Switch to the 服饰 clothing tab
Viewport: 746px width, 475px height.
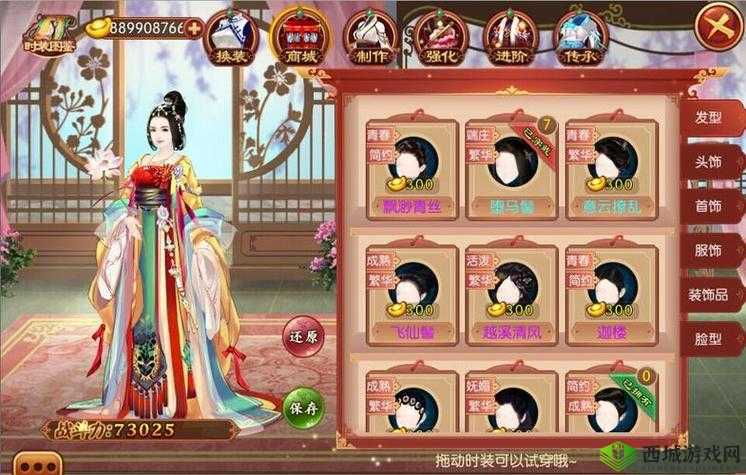709,251
